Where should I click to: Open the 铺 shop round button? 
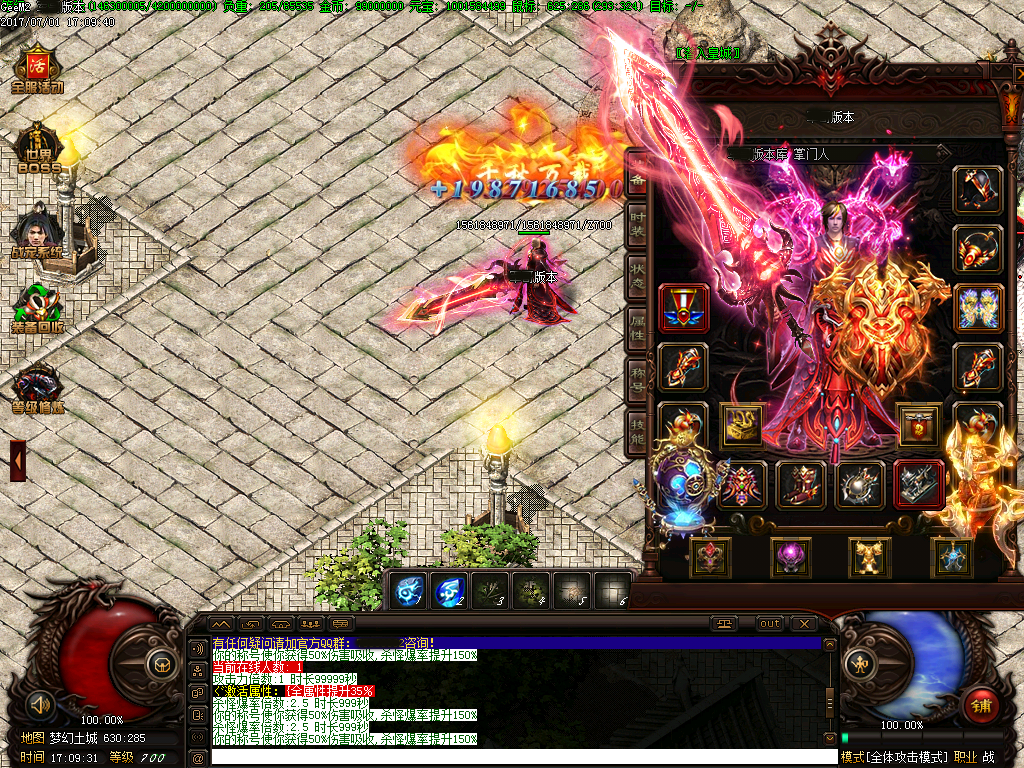981,706
